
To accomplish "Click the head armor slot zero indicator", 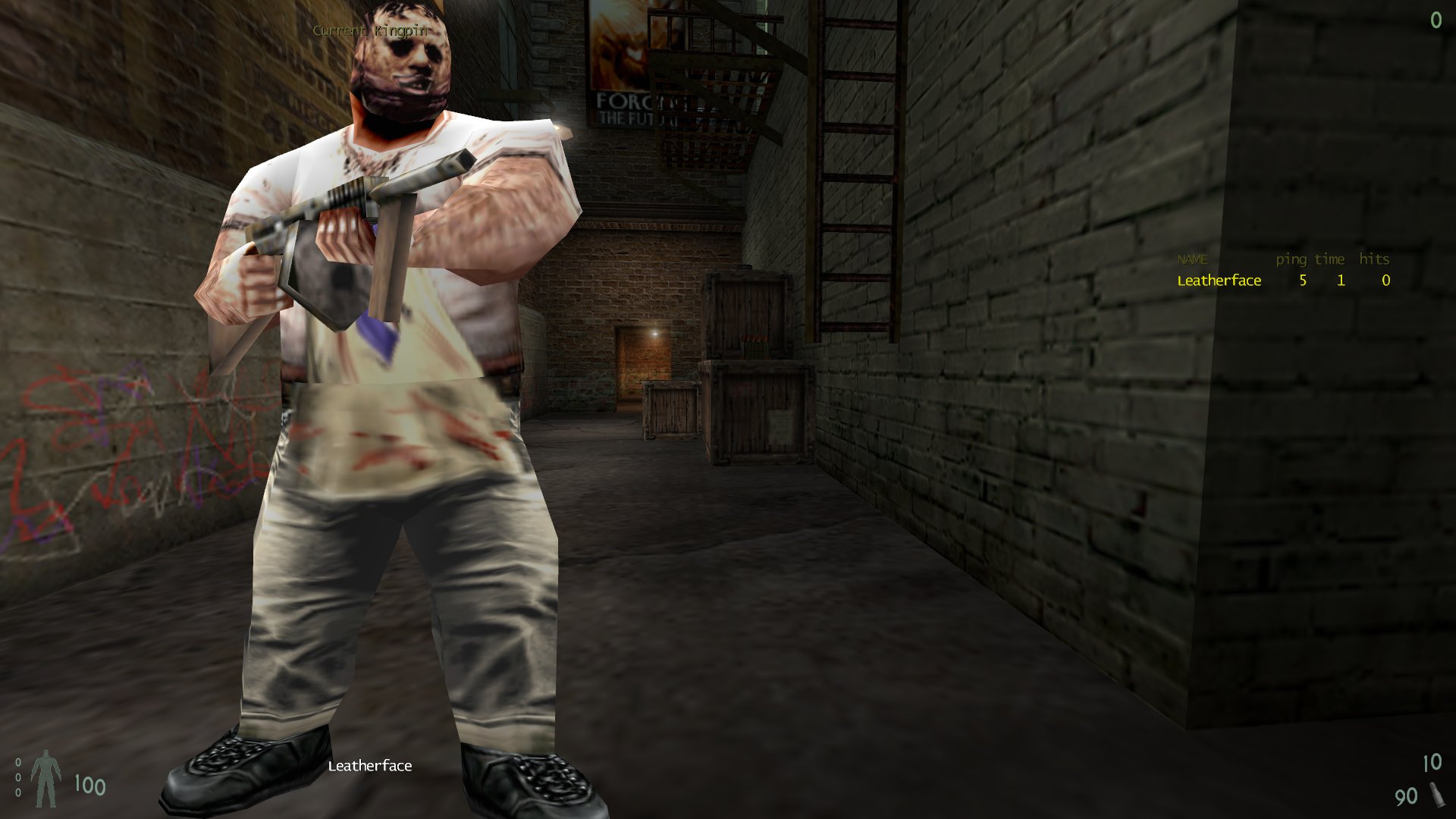I will [x=20, y=764].
